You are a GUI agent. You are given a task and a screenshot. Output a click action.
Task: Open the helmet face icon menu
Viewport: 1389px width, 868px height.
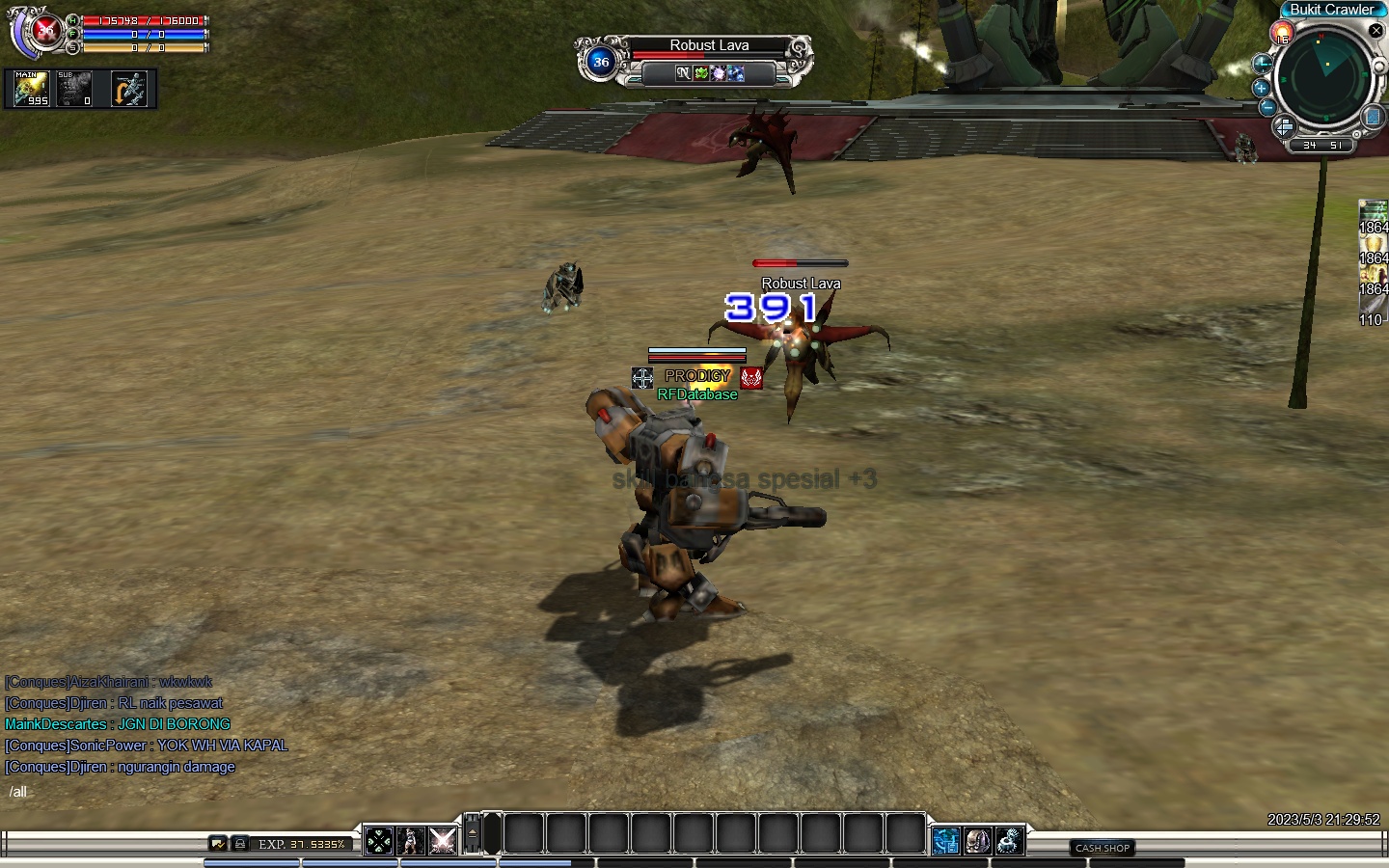pyautogui.click(x=977, y=841)
